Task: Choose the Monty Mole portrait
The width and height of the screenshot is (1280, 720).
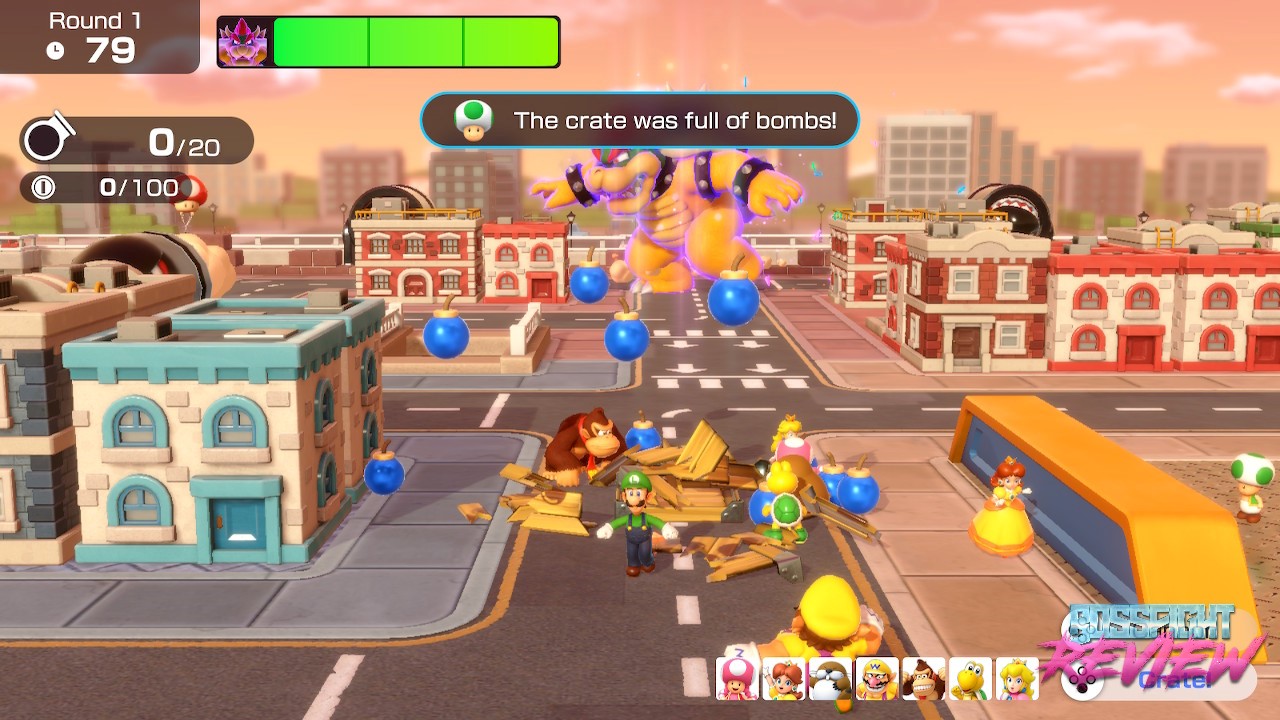Action: click(x=831, y=679)
